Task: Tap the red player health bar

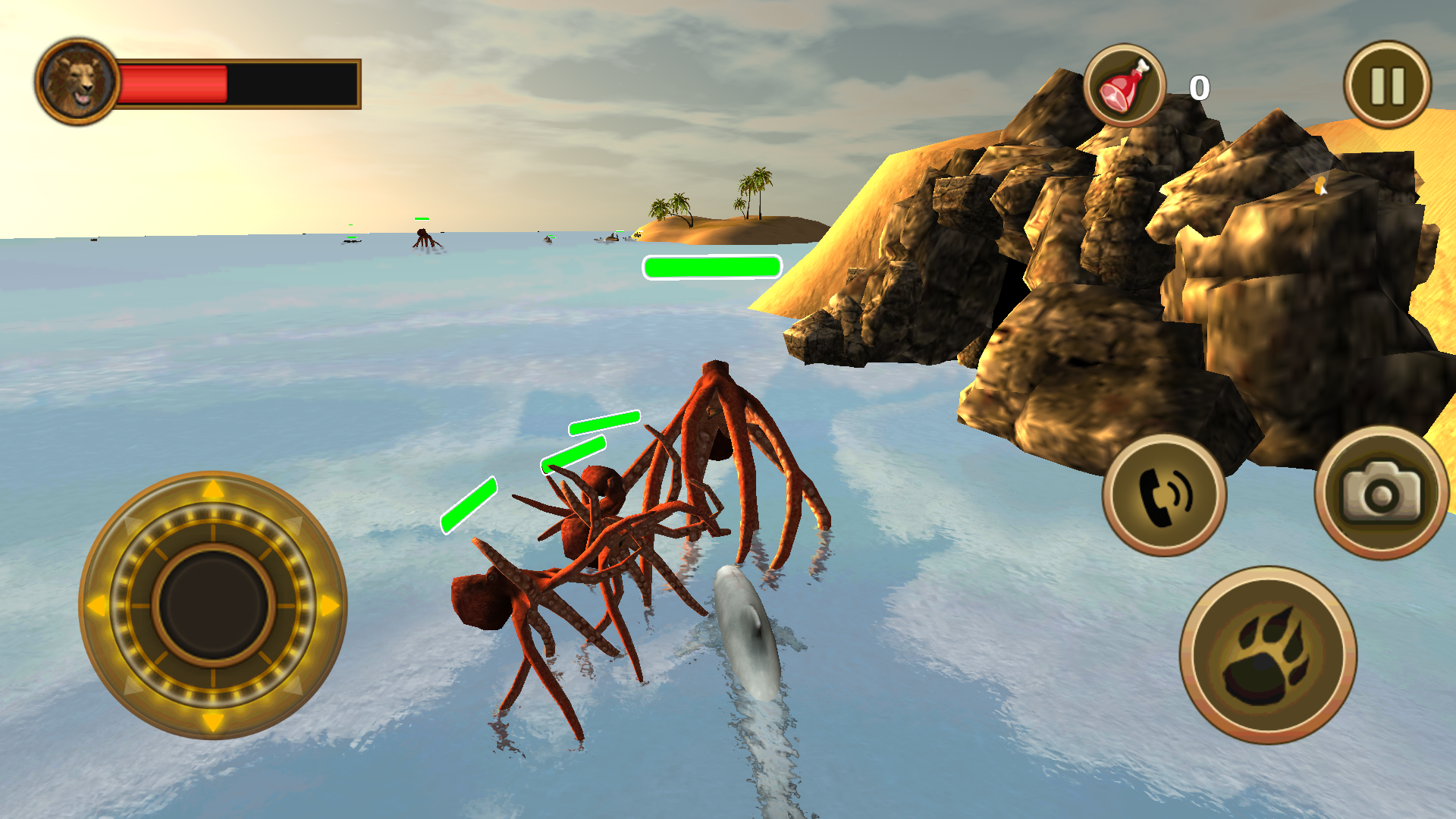Action: pyautogui.click(x=174, y=83)
